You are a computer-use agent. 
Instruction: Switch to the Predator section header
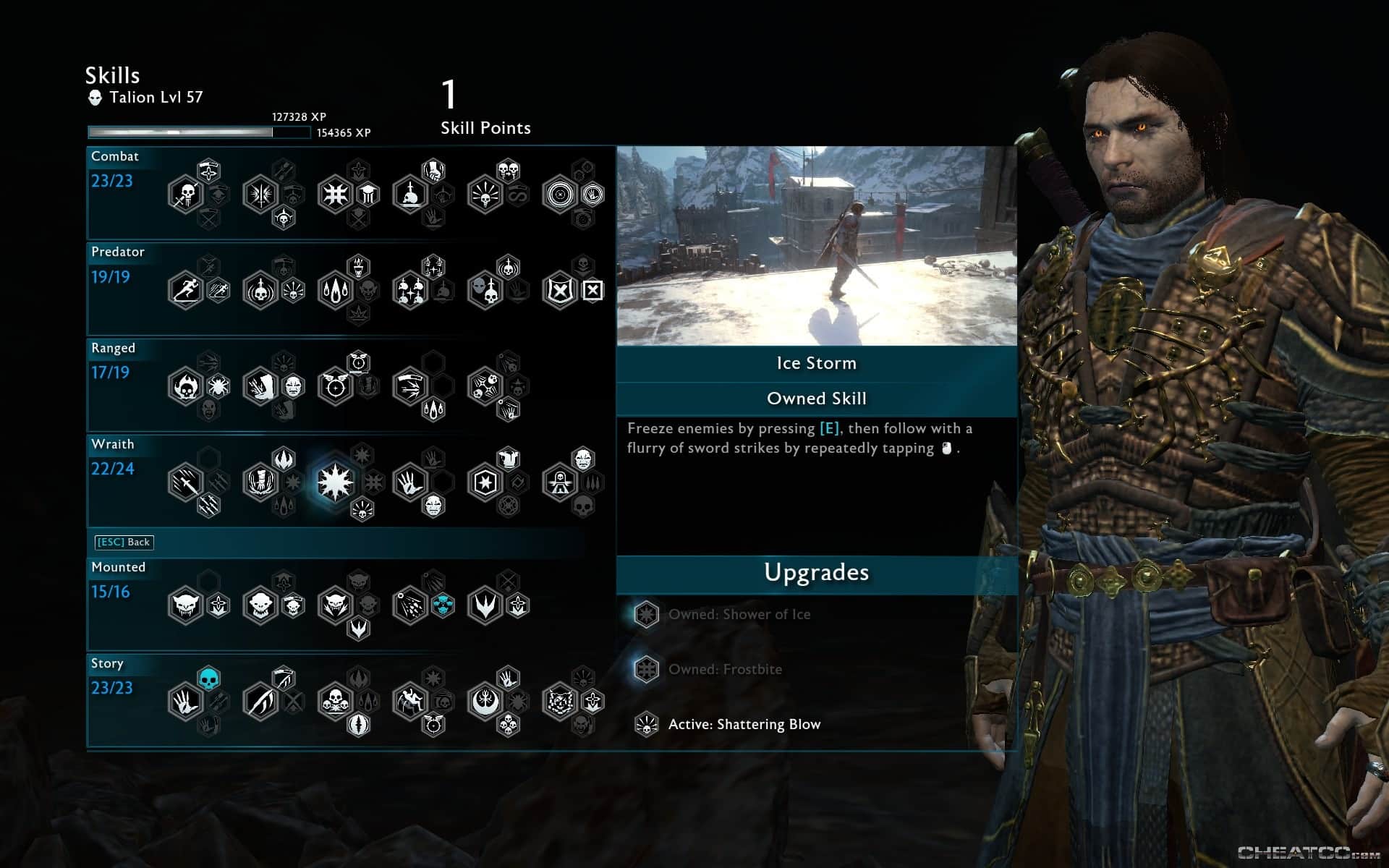coord(118,252)
